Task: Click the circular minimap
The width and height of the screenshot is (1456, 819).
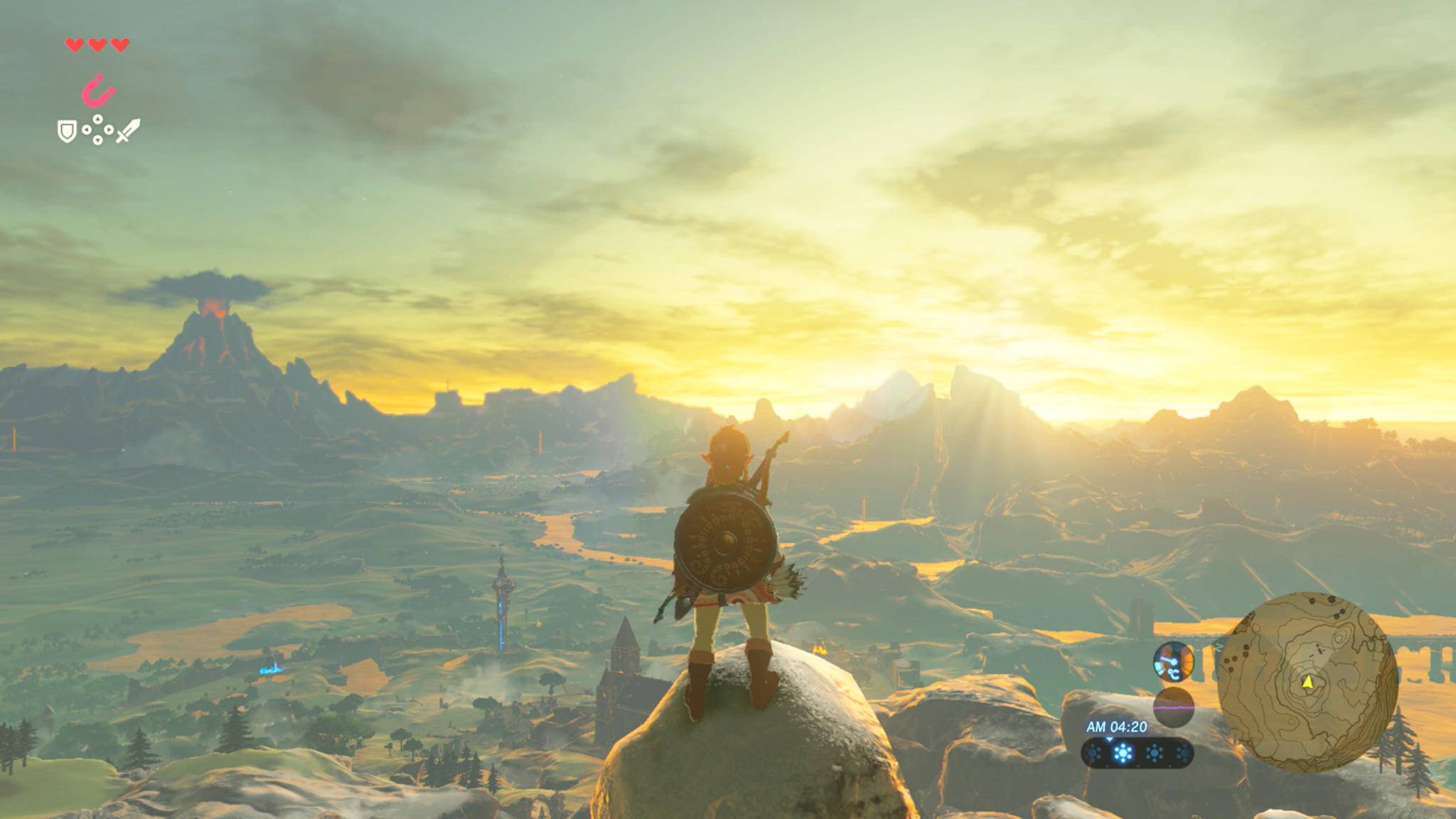Action: click(x=1307, y=682)
